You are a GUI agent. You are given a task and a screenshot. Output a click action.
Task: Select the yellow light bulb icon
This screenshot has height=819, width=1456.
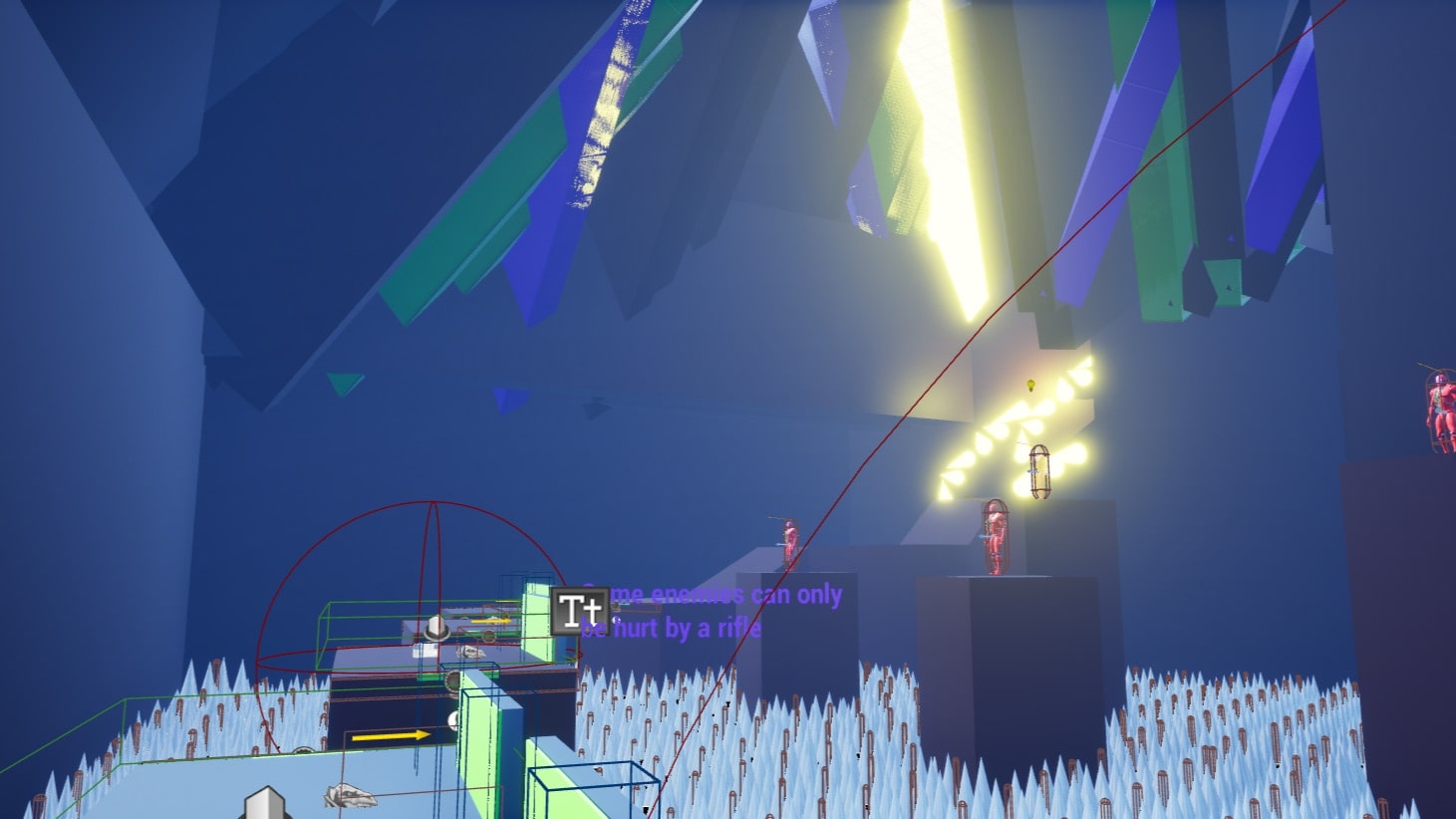point(1031,386)
